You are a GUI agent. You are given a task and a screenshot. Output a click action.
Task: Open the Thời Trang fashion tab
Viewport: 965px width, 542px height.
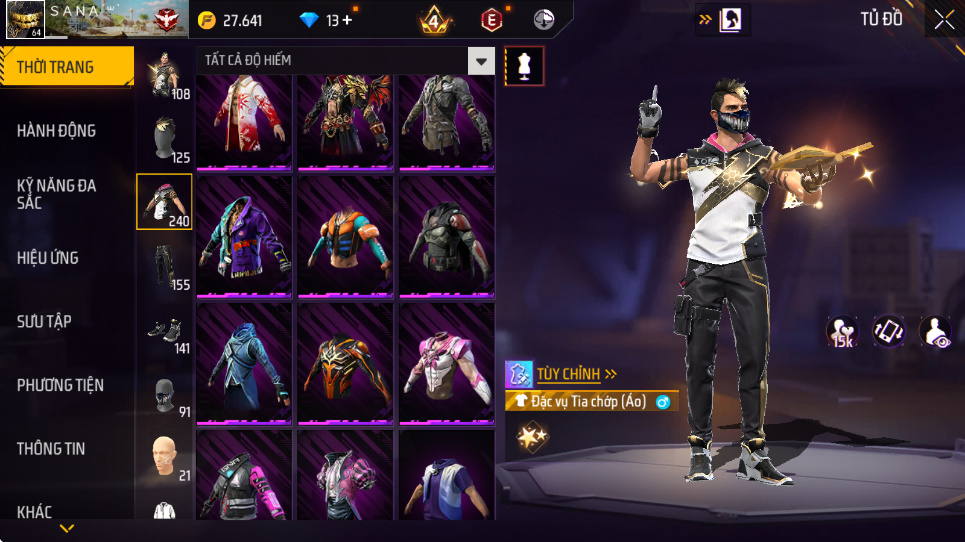(66, 67)
